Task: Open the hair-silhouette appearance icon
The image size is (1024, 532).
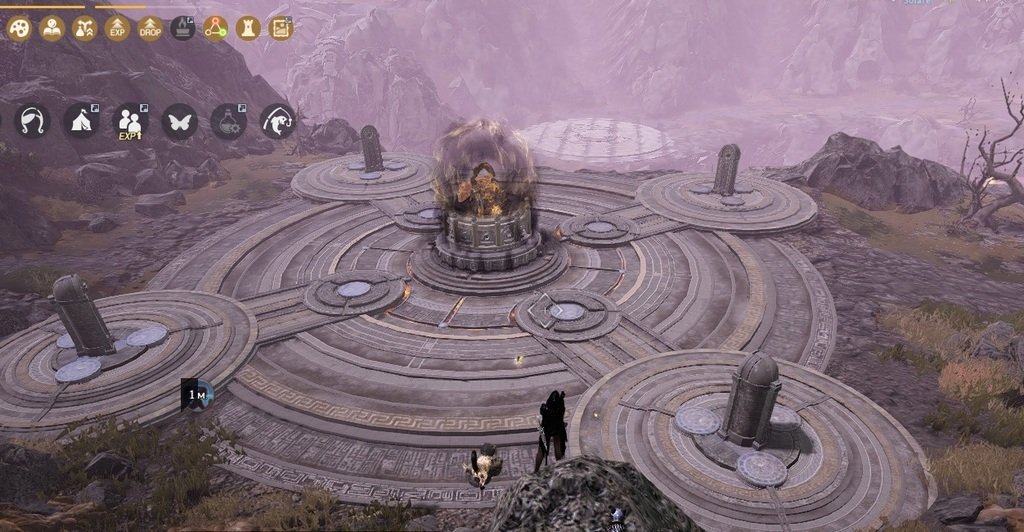Action: click(x=32, y=121)
